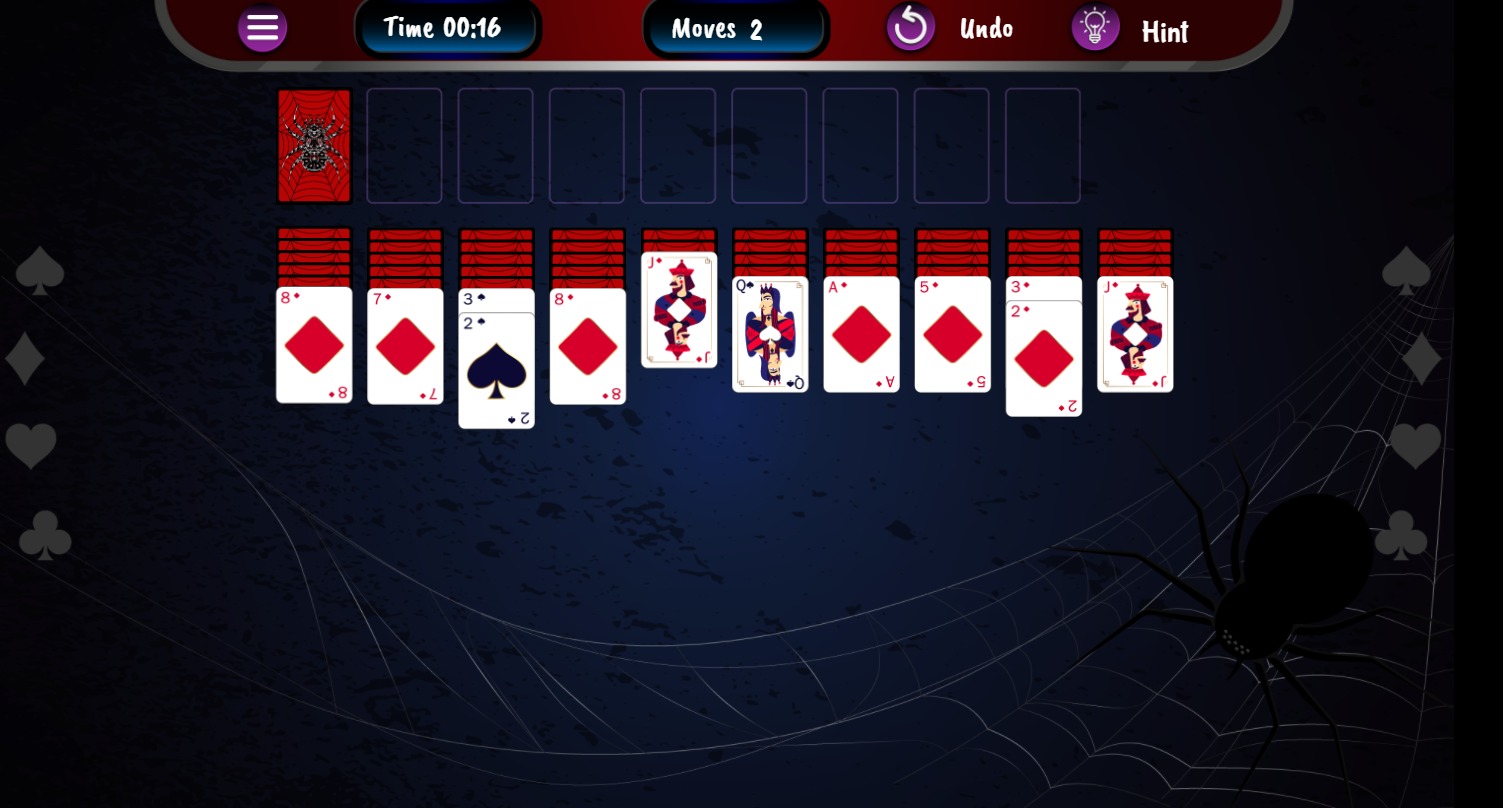Select the 2 of spades card

[x=496, y=370]
